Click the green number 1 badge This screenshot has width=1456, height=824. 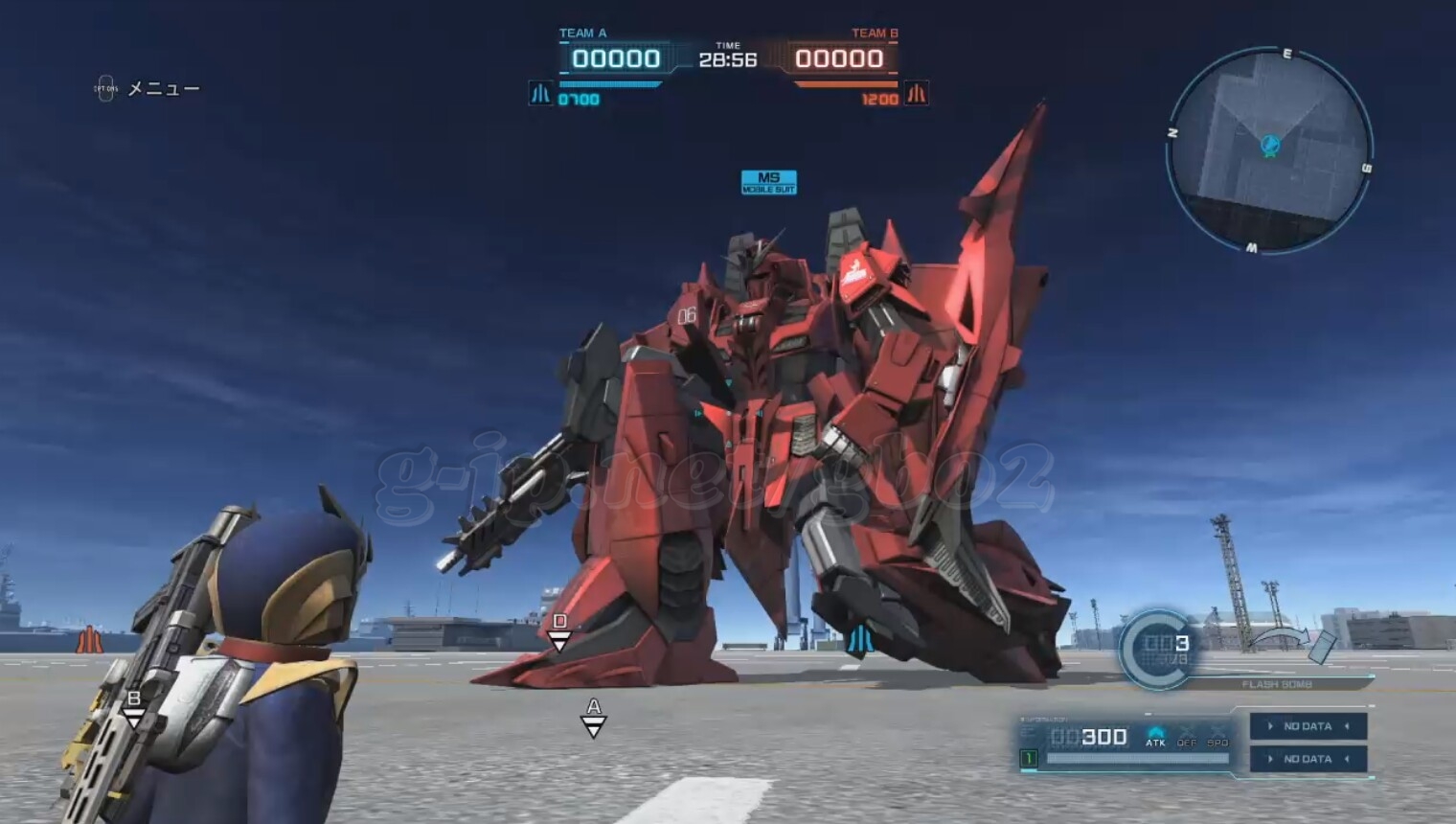(x=1029, y=759)
